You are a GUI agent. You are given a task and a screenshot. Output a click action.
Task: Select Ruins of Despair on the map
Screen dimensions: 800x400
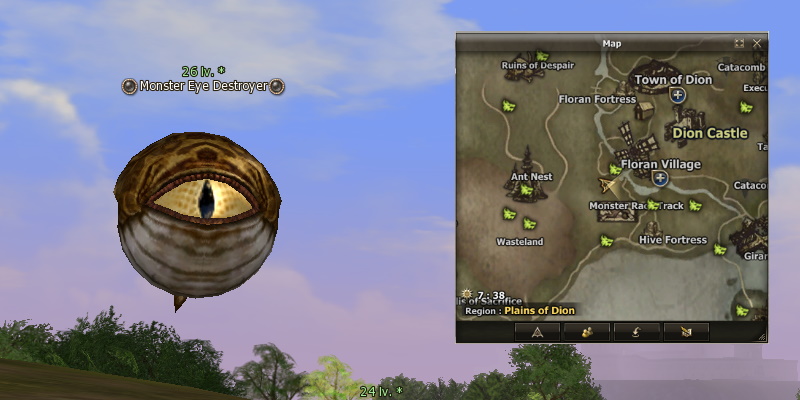pos(538,66)
